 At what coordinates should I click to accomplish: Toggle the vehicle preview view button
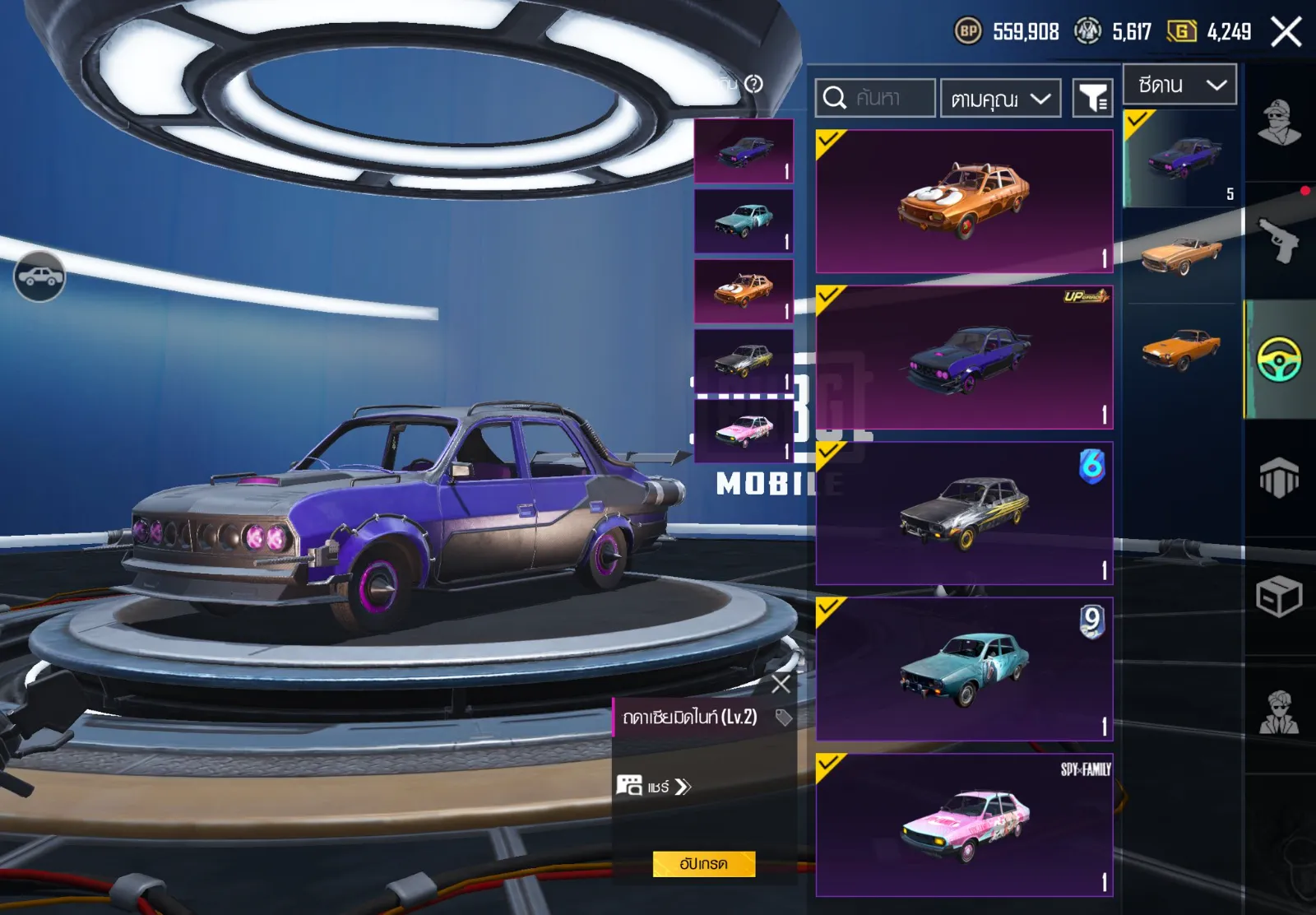click(x=39, y=276)
